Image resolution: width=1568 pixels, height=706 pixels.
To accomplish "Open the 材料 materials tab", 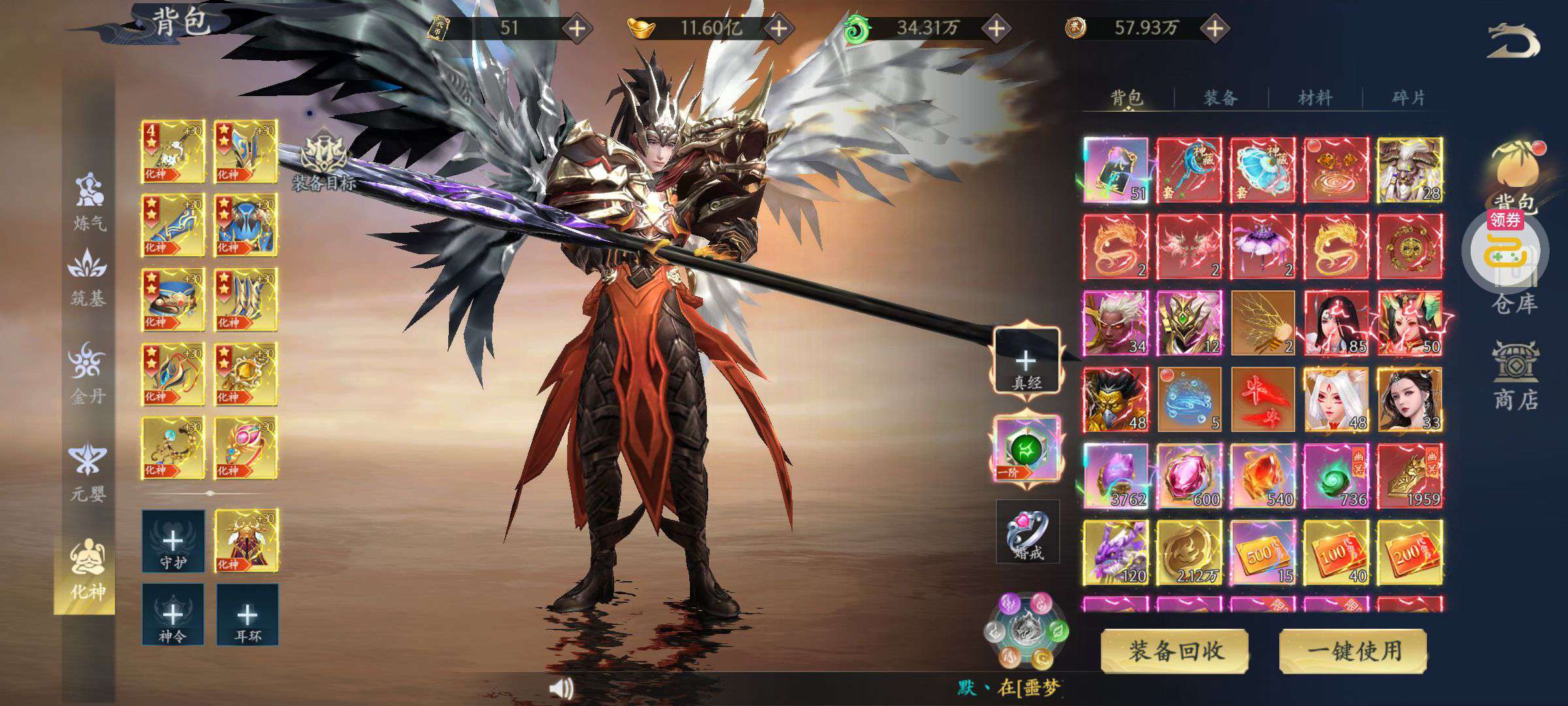I will pos(1315,98).
